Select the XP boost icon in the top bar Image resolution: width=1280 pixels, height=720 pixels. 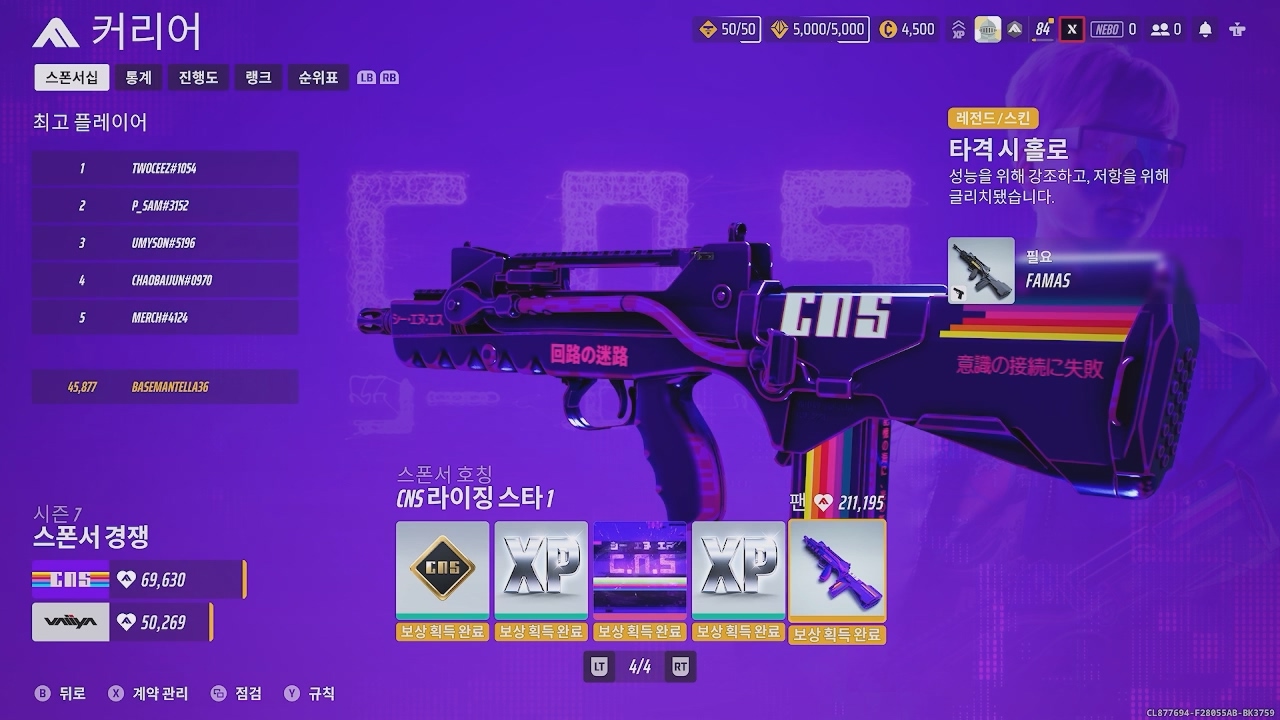pos(959,29)
